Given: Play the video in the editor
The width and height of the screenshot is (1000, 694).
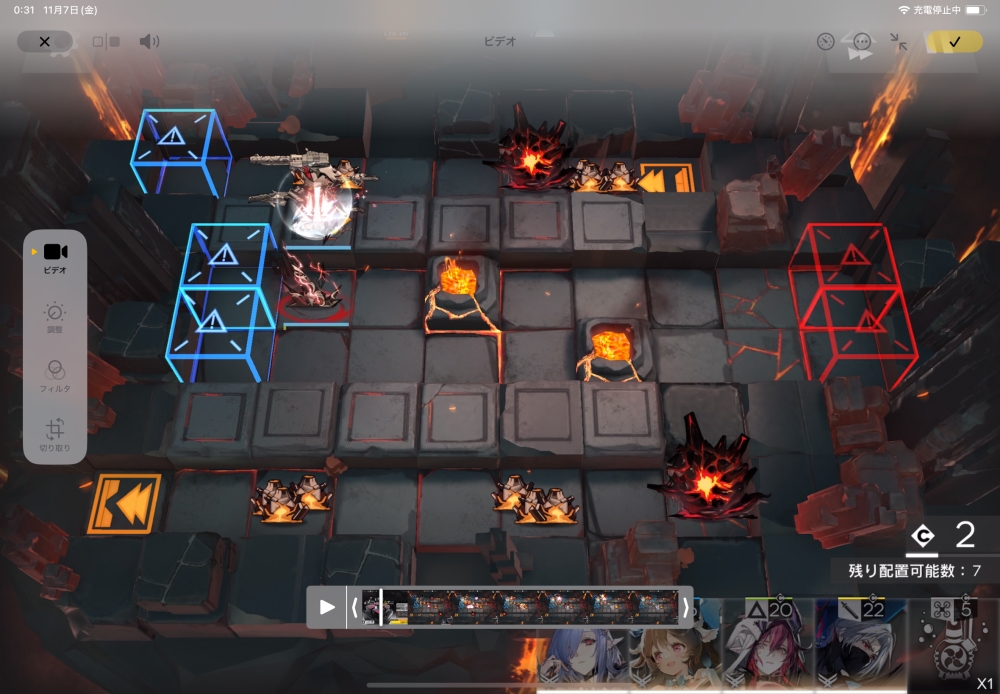Looking at the screenshot, I should tap(326, 607).
